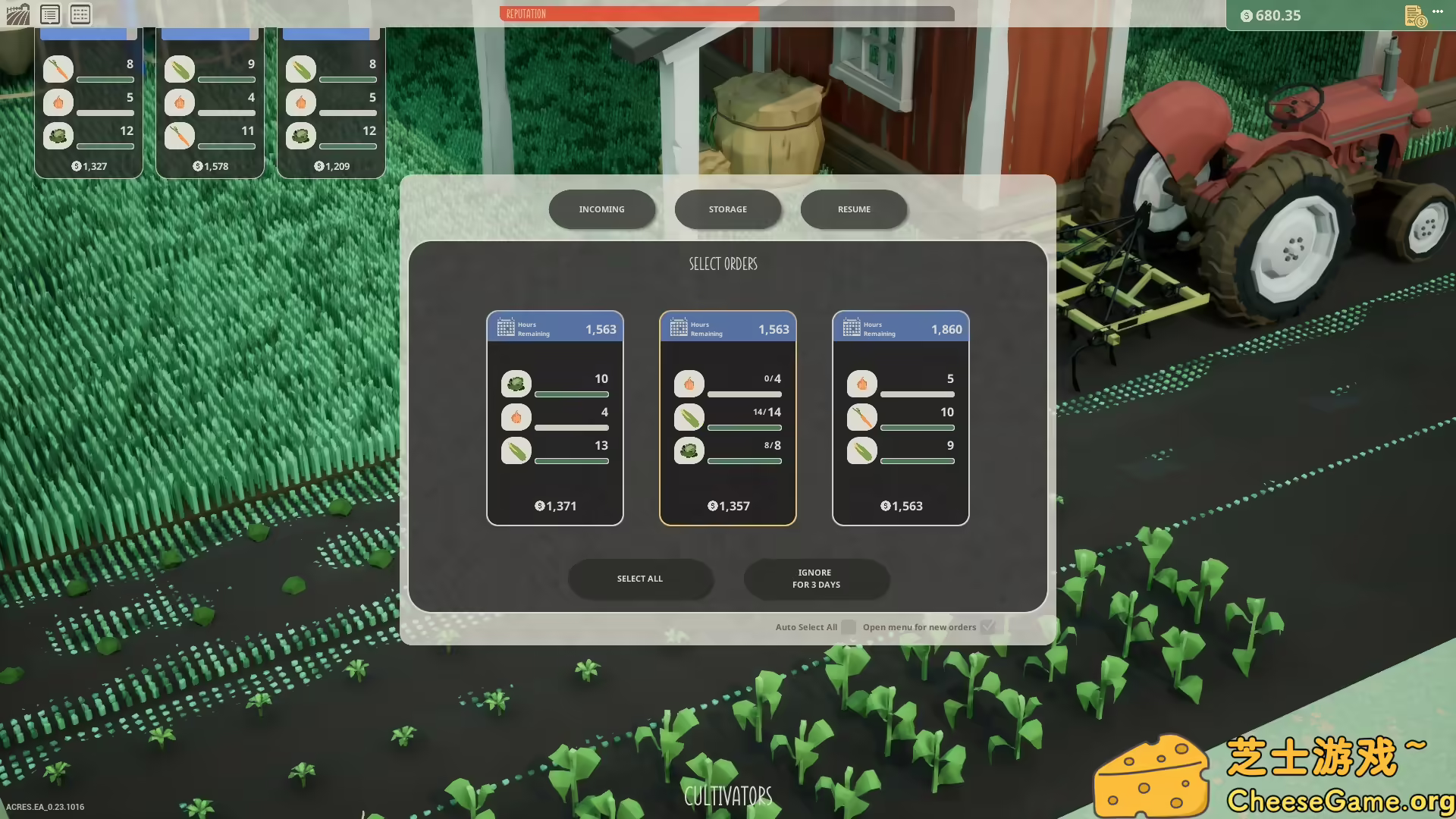Disable Open menu for new orders

[x=988, y=626]
